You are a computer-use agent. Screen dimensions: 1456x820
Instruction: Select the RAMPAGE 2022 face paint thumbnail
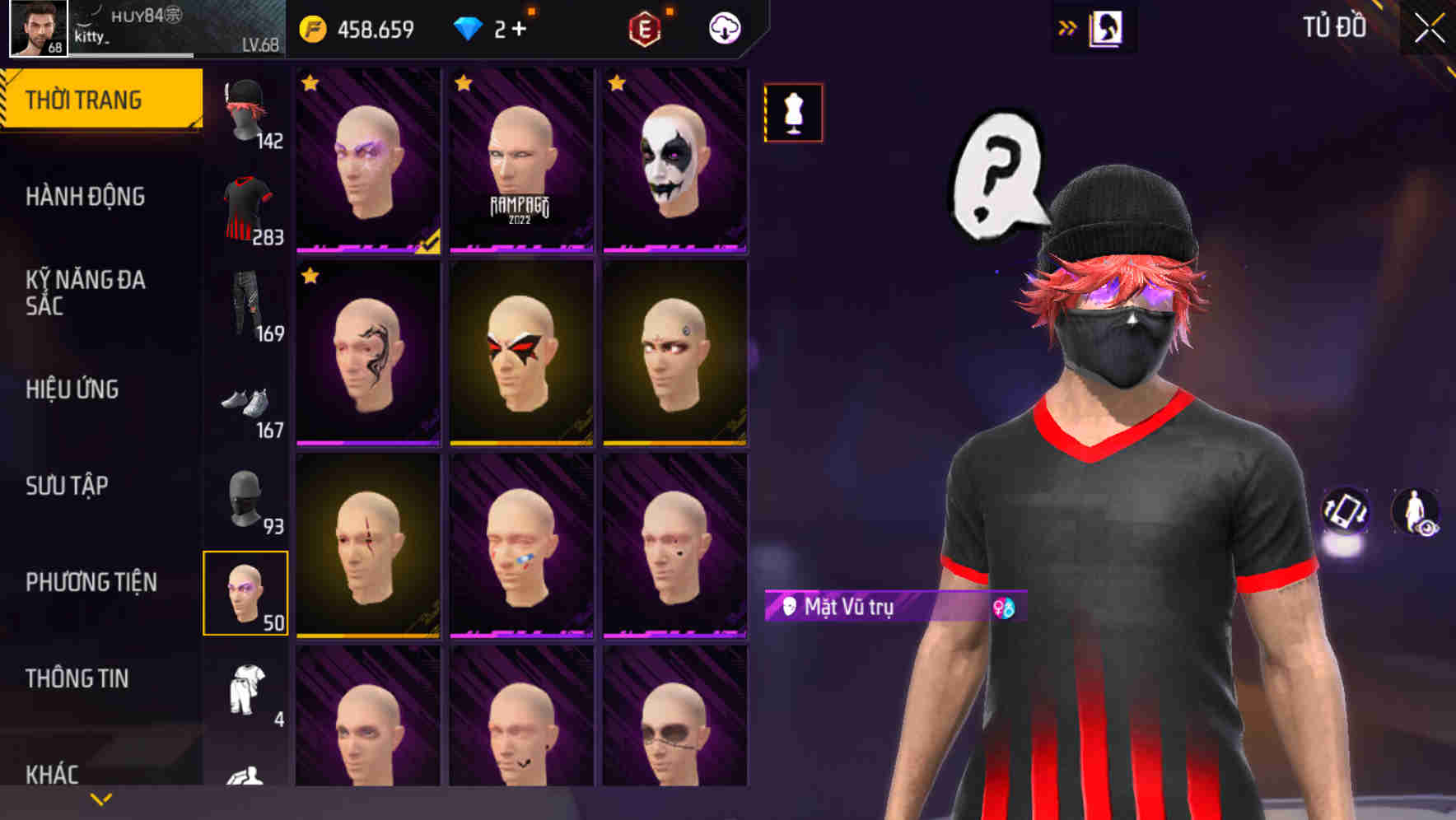(x=522, y=161)
